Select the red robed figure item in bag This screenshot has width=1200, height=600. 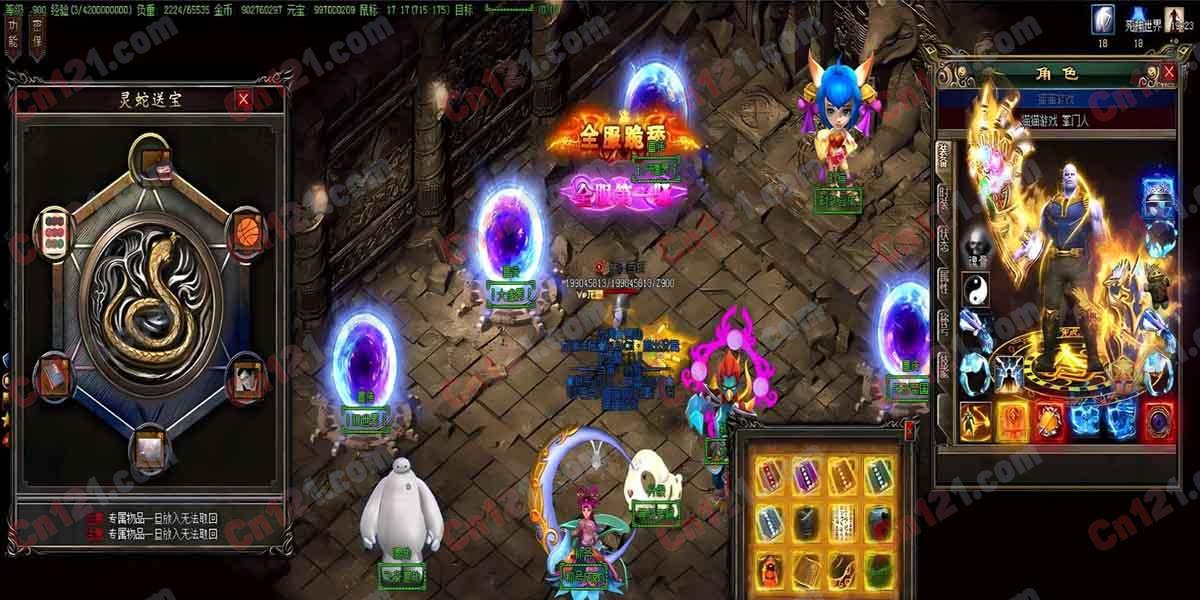click(767, 568)
